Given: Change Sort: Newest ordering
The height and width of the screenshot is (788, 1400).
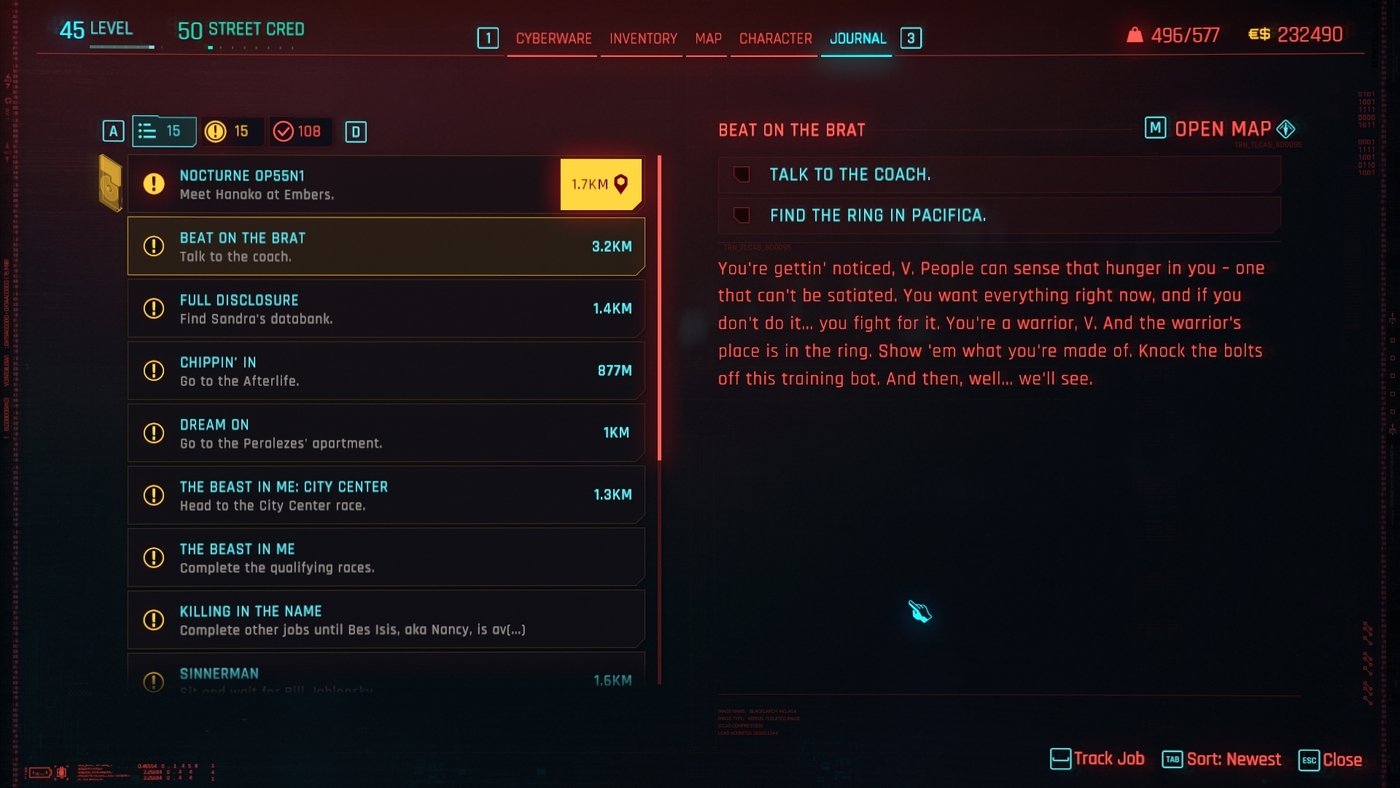Looking at the screenshot, I should (x=1233, y=759).
